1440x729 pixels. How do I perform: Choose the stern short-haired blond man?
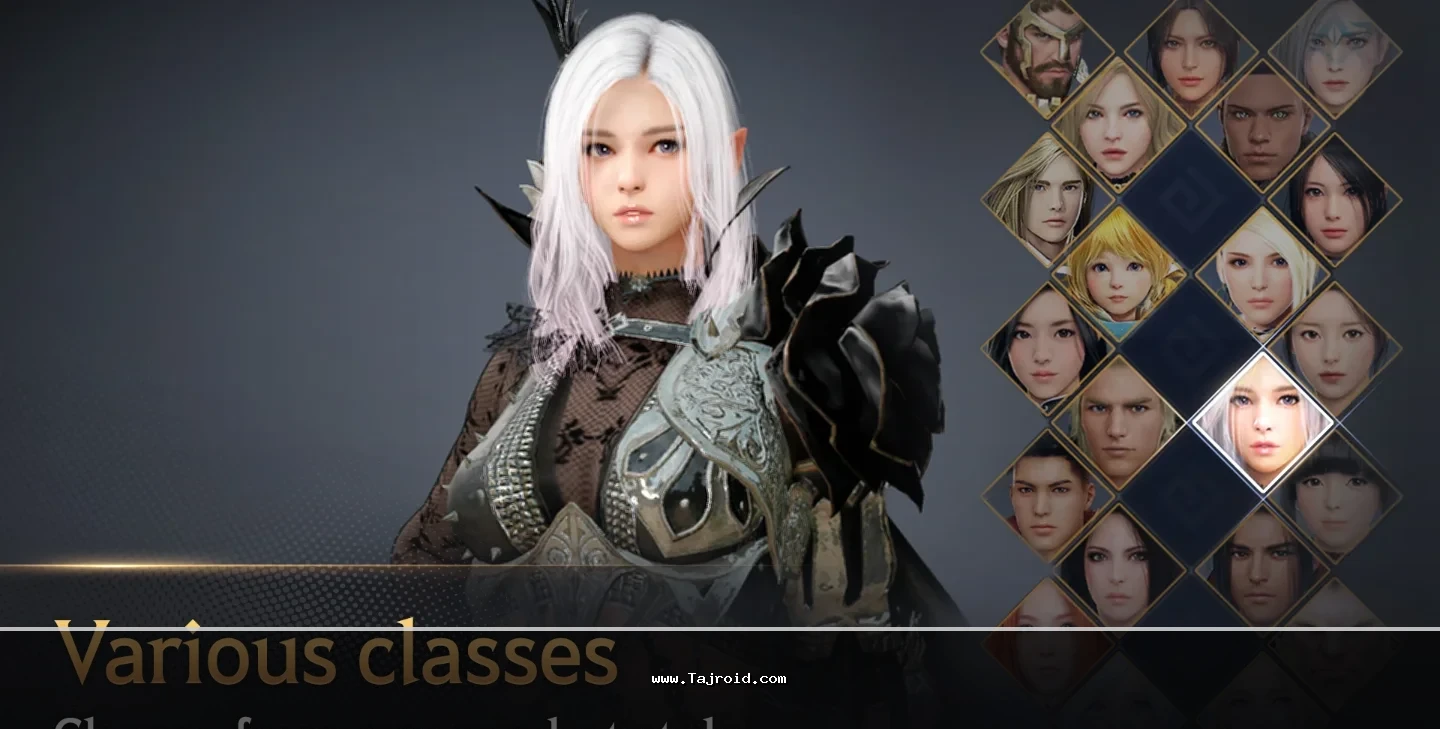1118,420
